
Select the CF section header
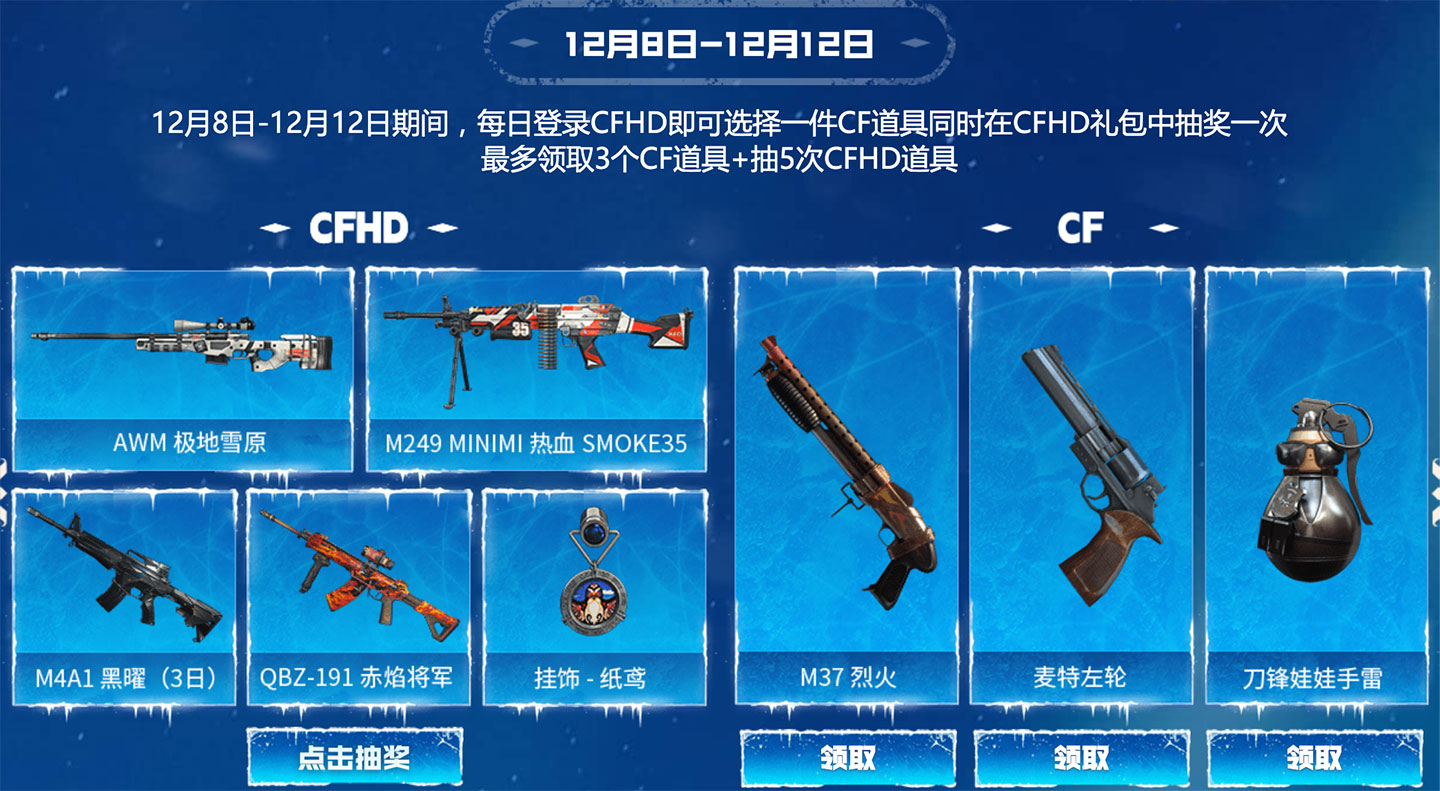(x=1081, y=226)
